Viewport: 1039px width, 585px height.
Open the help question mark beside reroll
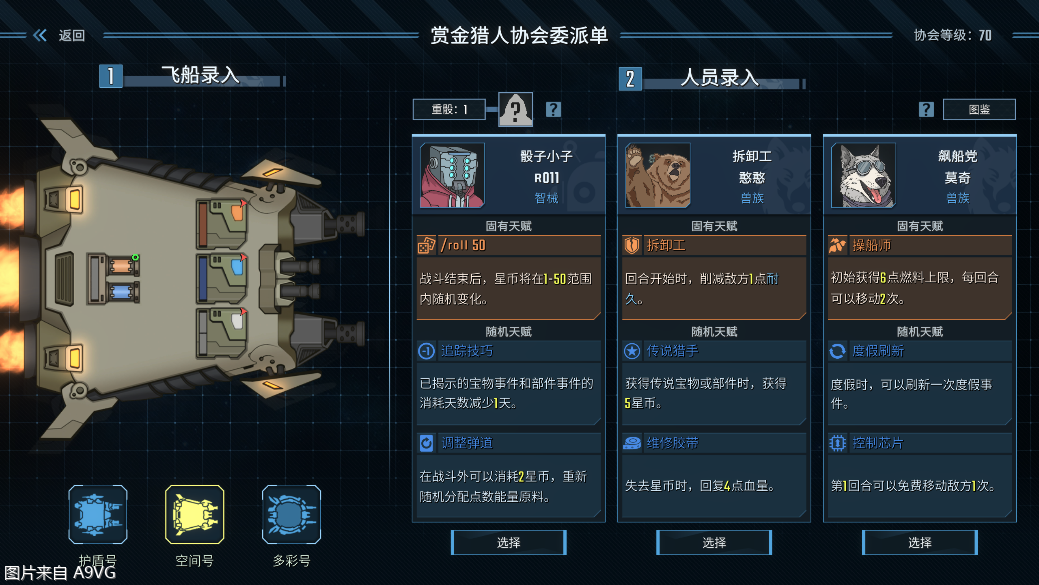click(x=553, y=110)
